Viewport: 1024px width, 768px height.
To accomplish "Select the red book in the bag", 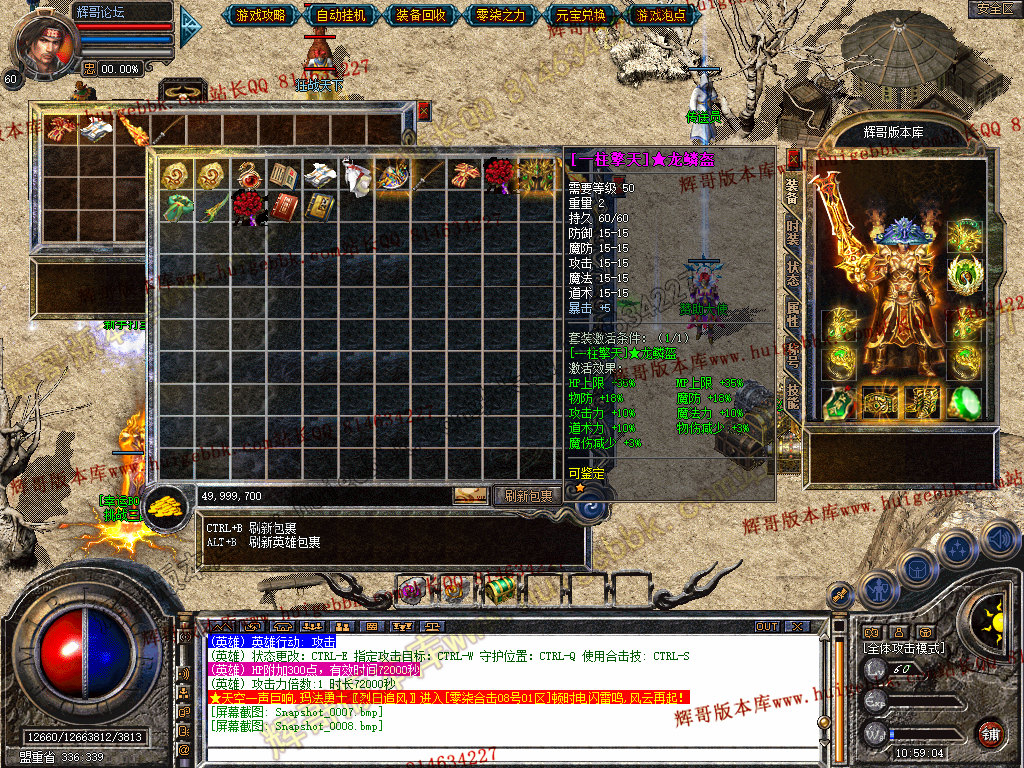I will coord(286,207).
